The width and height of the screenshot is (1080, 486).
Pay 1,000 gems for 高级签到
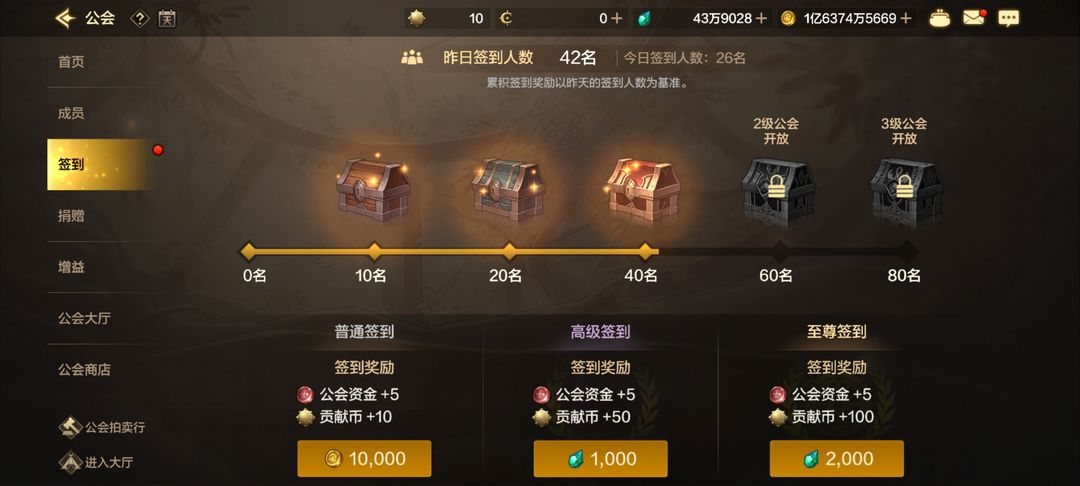pyautogui.click(x=600, y=459)
